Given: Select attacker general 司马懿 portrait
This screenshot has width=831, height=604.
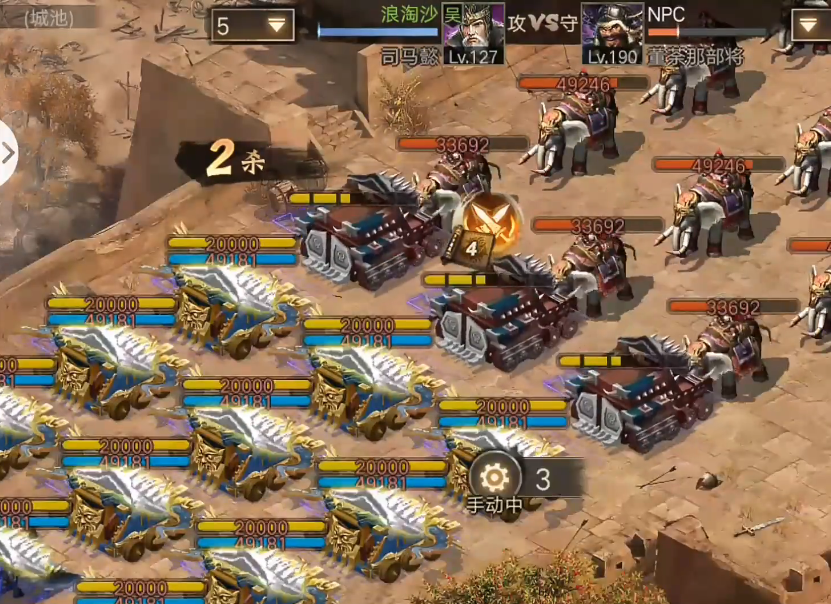Looking at the screenshot, I should [473, 33].
